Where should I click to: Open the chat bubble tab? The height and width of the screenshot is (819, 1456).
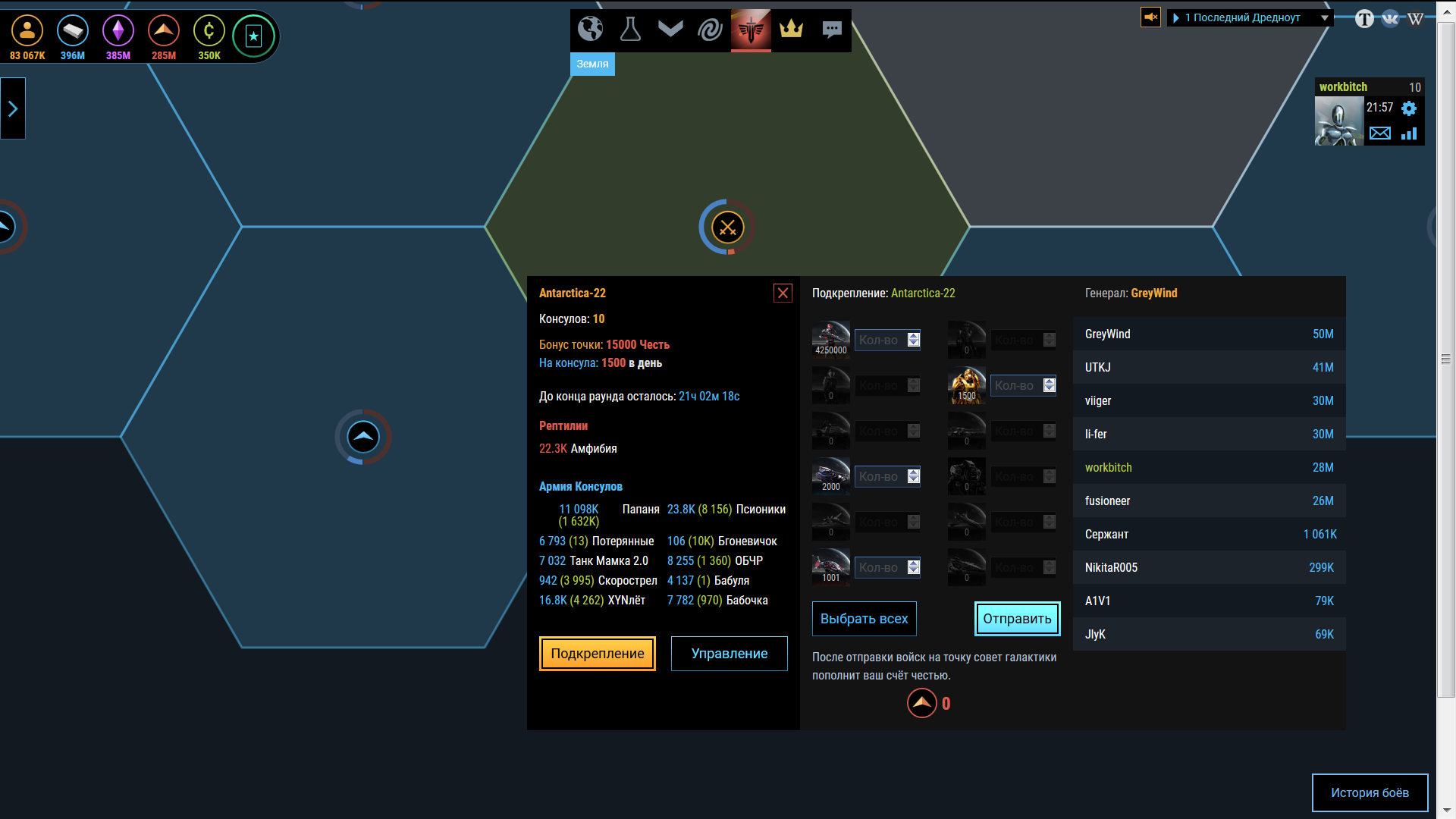pyautogui.click(x=832, y=30)
